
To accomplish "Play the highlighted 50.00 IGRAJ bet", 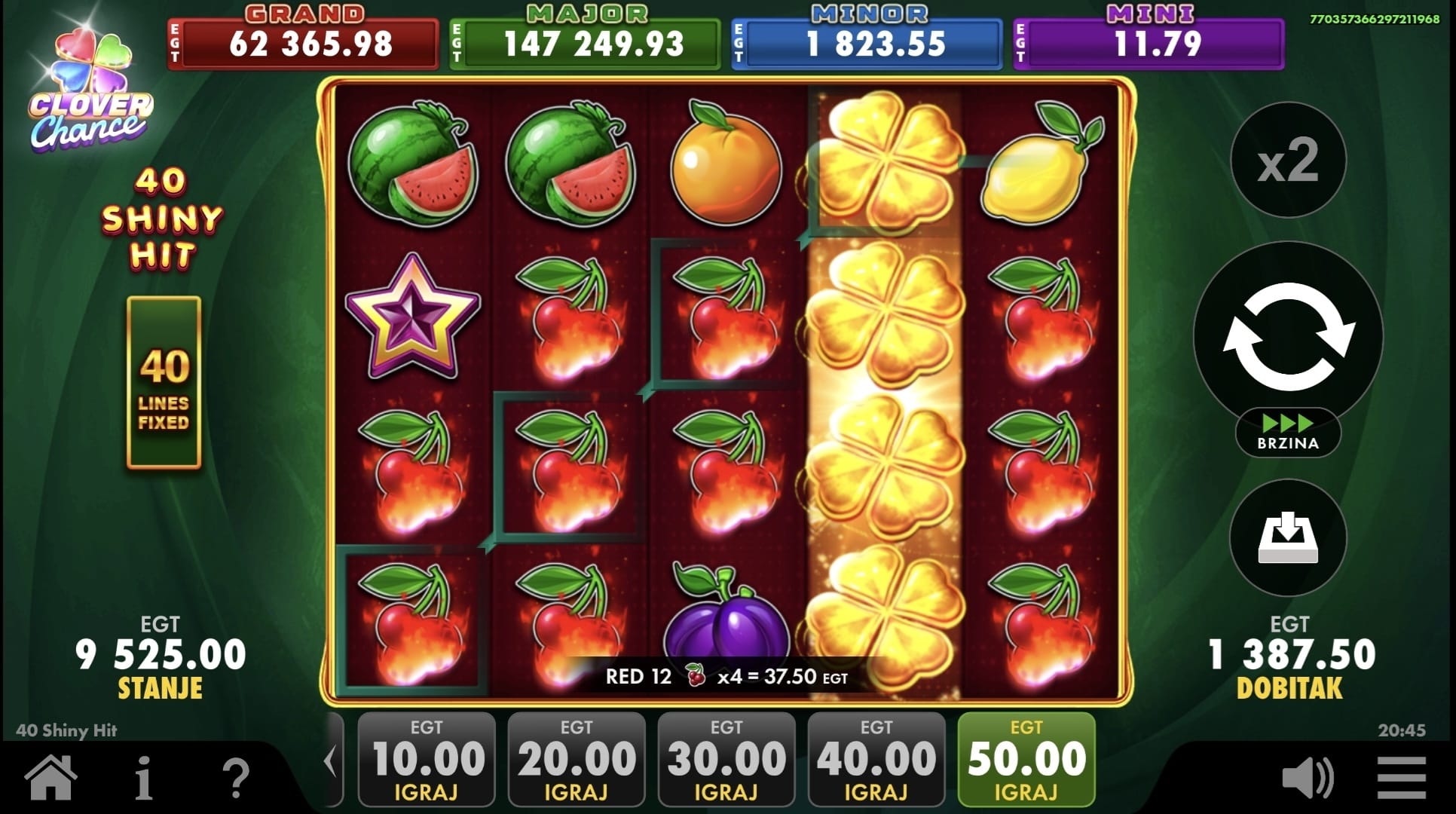I will (x=1026, y=760).
